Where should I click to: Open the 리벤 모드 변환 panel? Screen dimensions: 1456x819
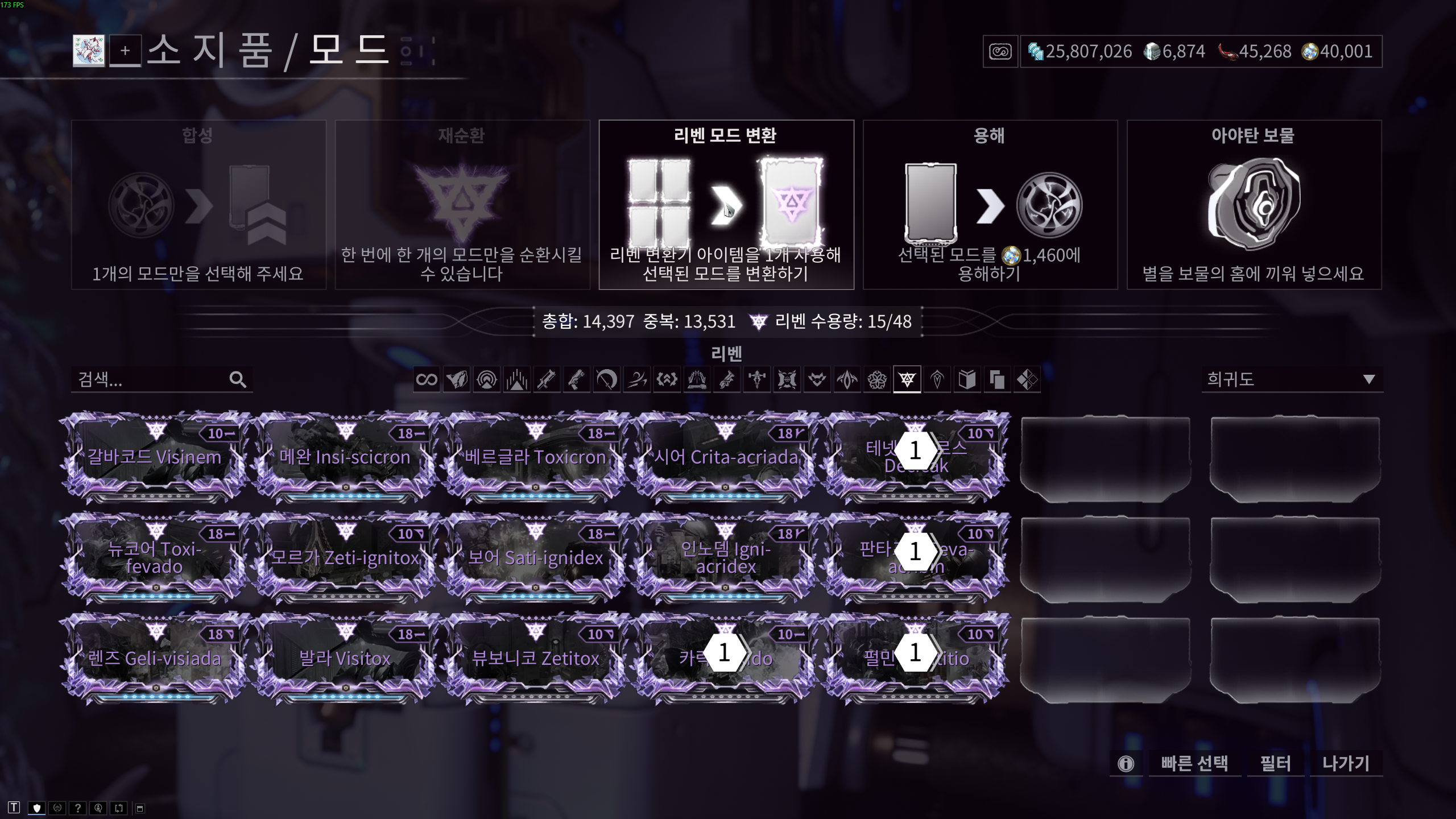coord(726,205)
